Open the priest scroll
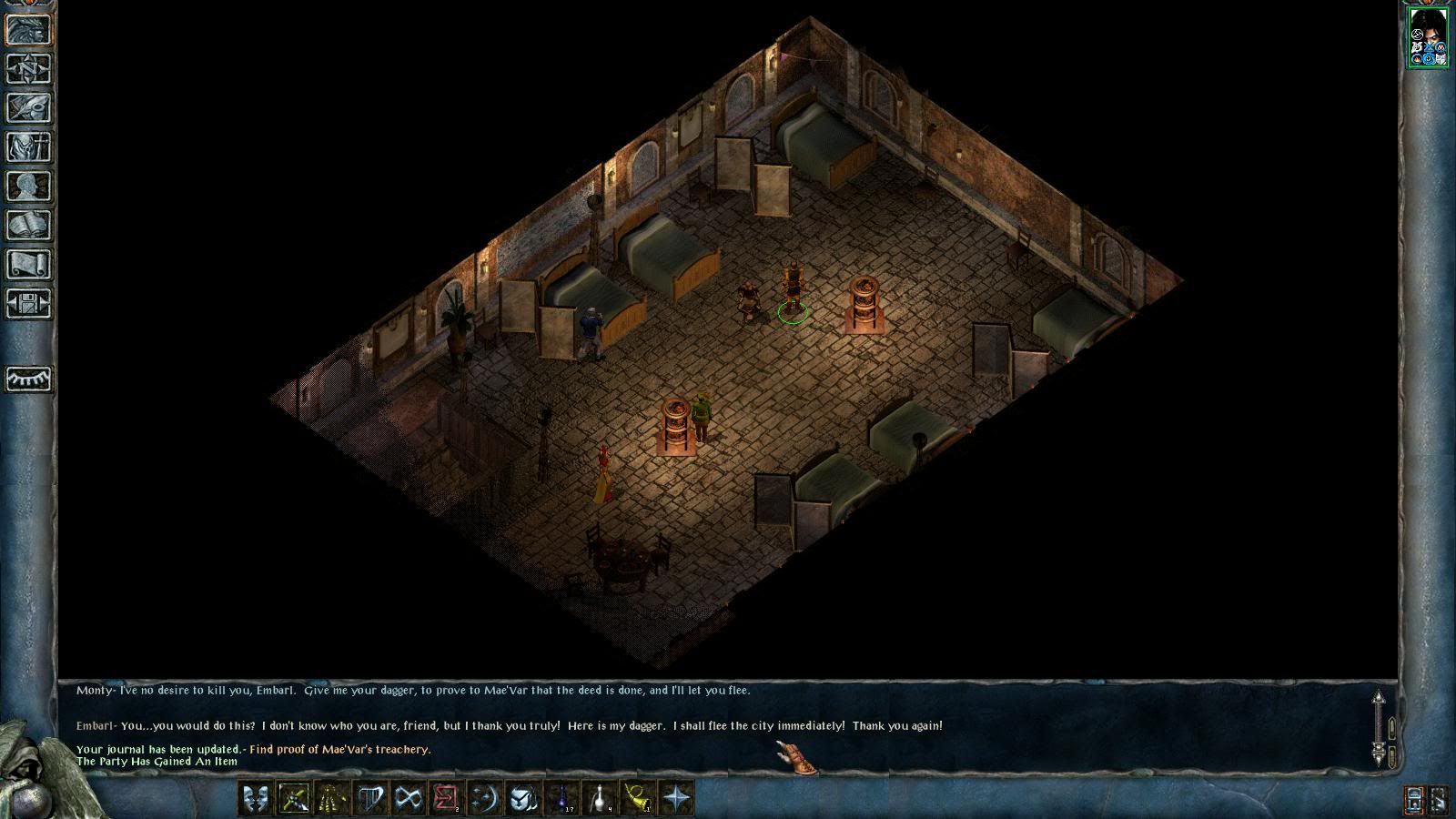 29,264
